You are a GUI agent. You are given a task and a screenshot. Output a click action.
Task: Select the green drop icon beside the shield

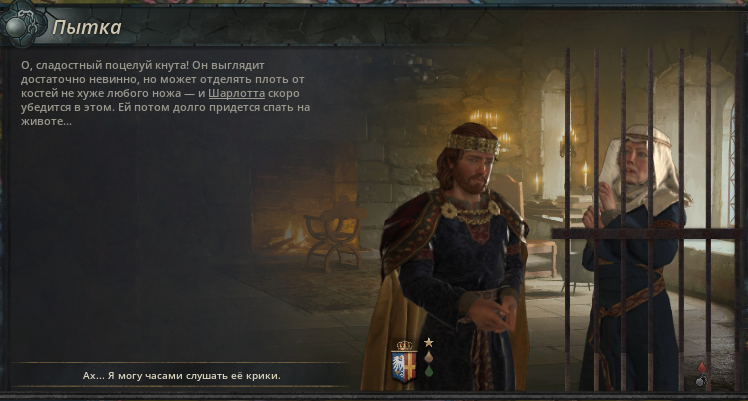point(428,371)
